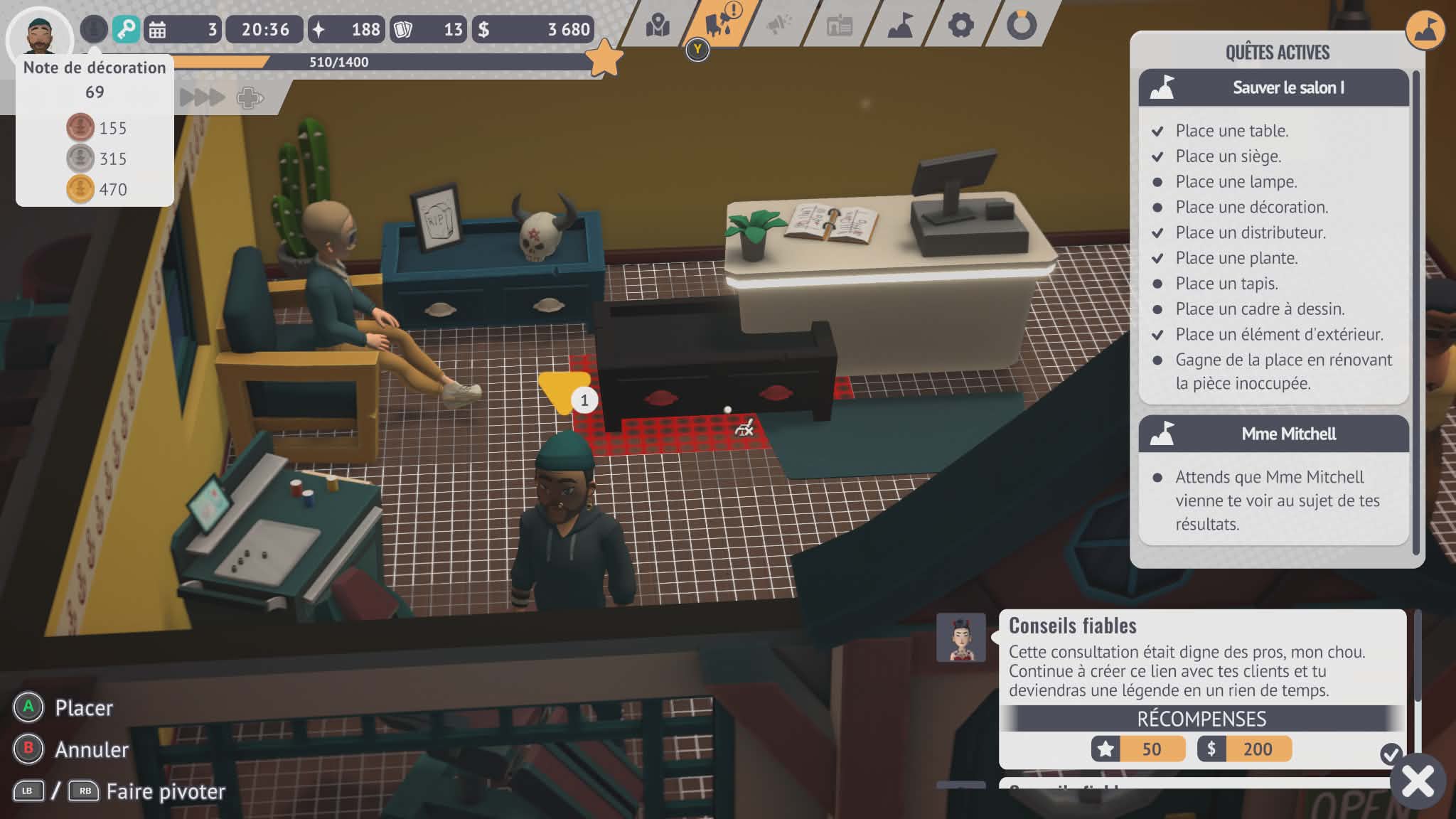This screenshot has height=819, width=1456.
Task: Click the player avatar portrait
Action: [40, 34]
